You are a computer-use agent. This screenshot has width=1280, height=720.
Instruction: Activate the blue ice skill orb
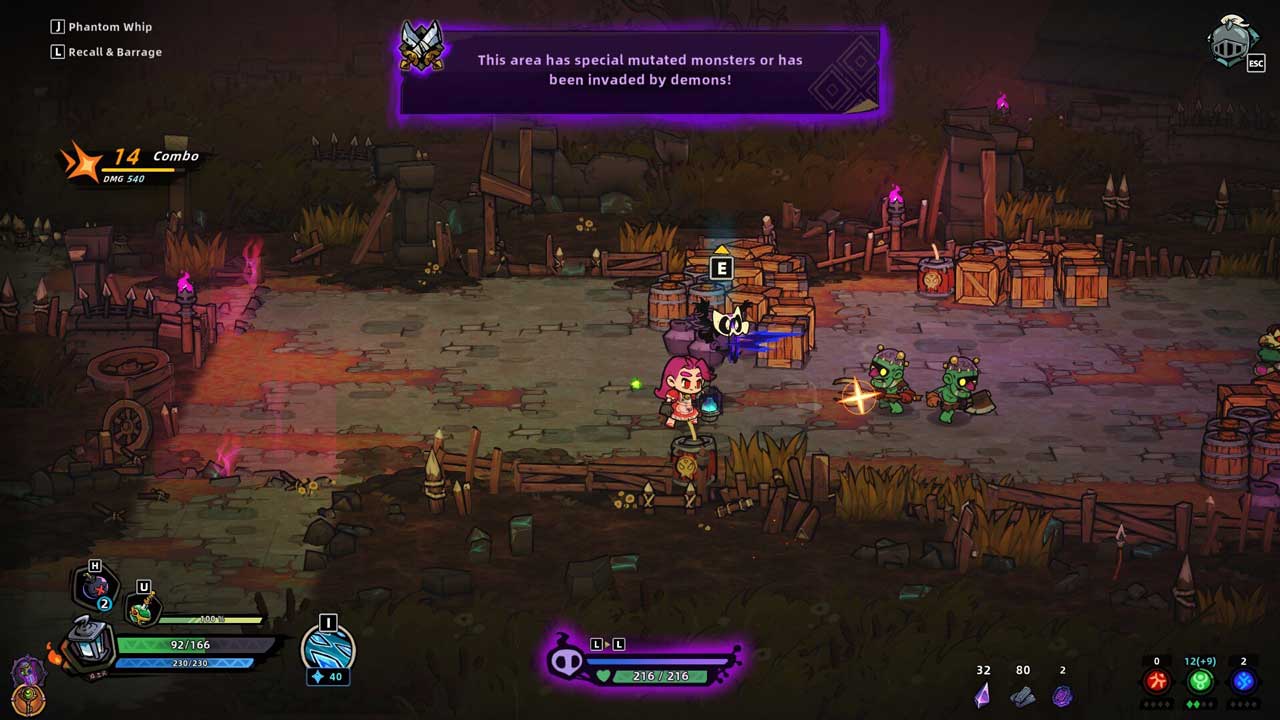pos(327,648)
